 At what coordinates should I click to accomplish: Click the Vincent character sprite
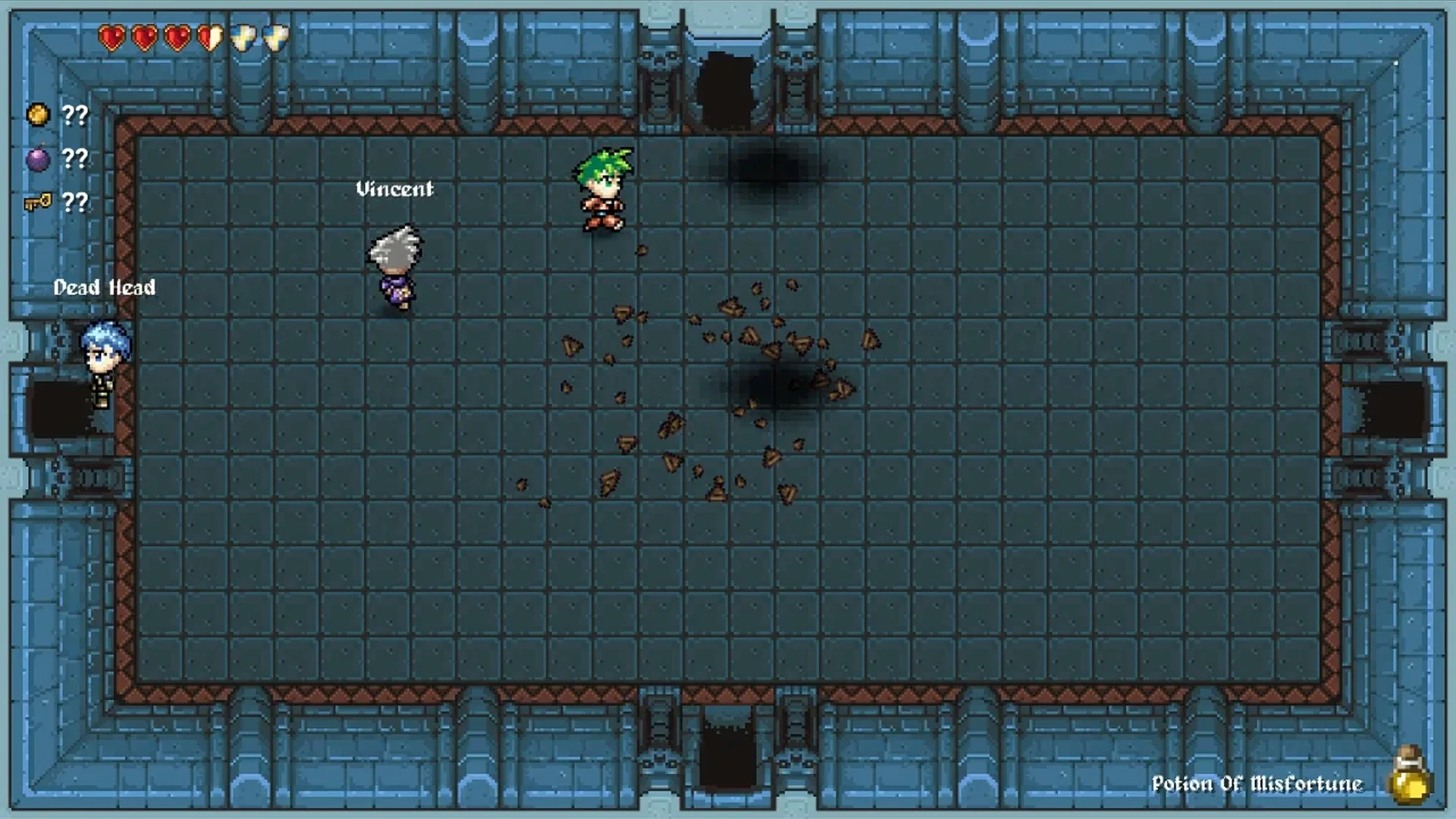[394, 265]
